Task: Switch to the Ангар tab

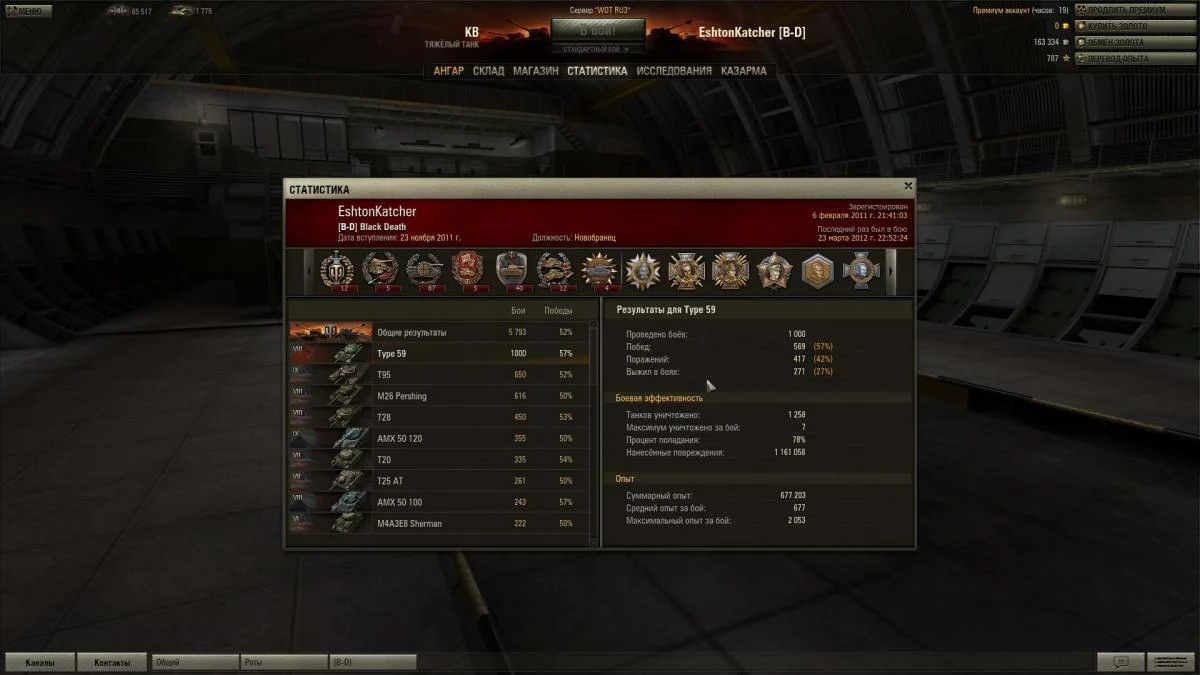Action: point(448,71)
